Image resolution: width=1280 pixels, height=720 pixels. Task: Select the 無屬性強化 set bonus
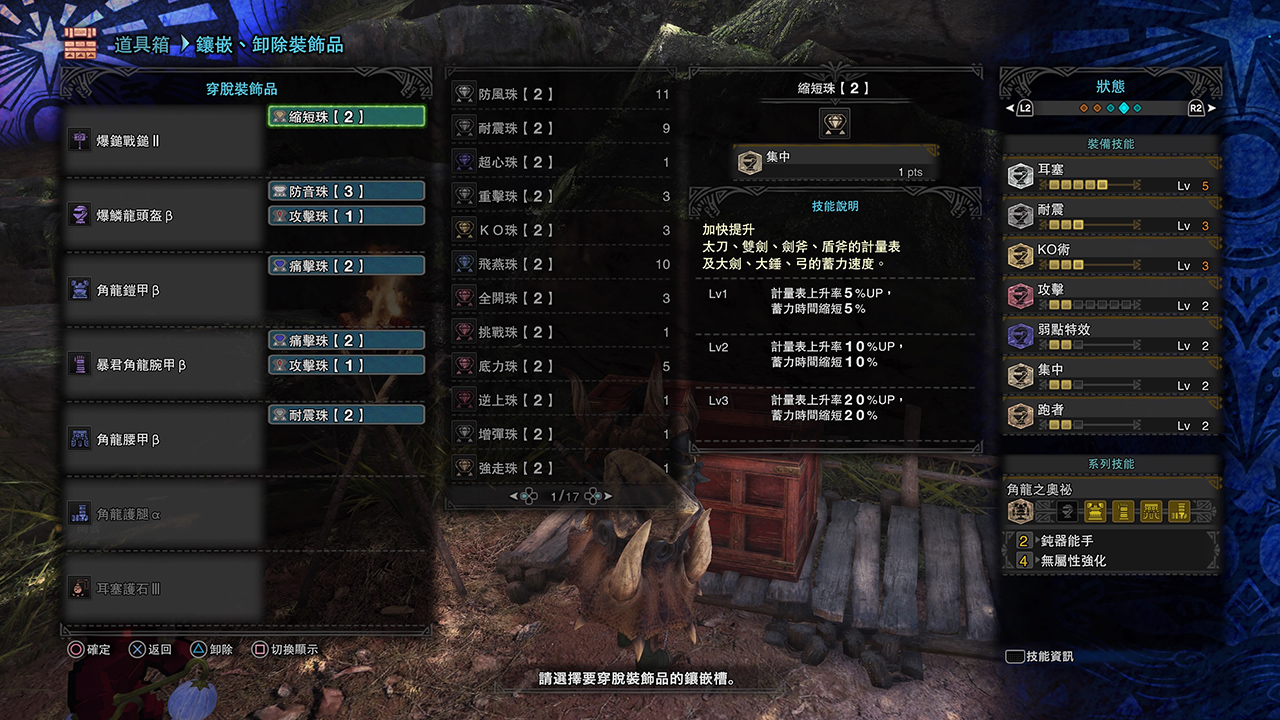(1110, 561)
